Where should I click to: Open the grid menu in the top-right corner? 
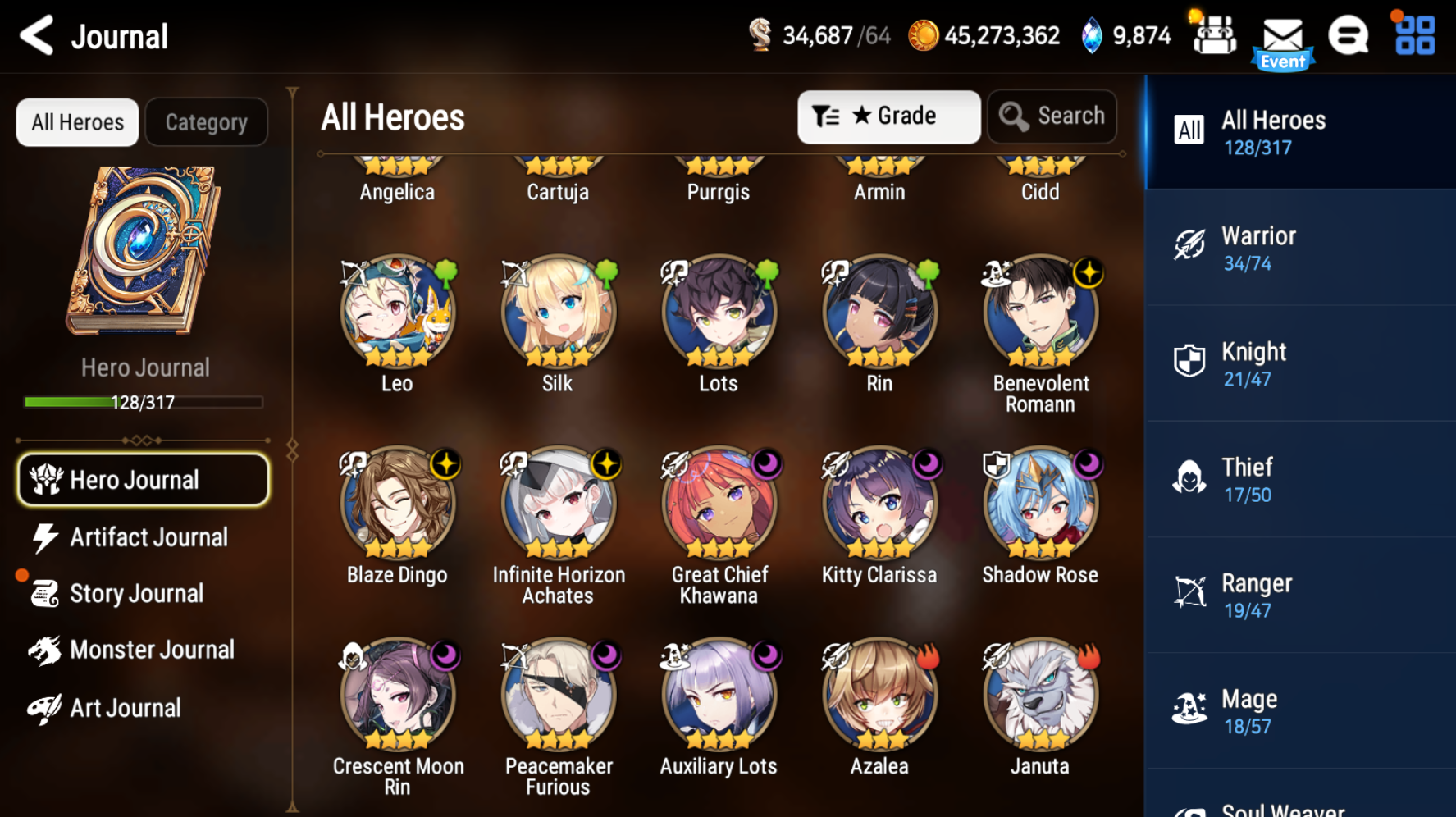[1413, 35]
